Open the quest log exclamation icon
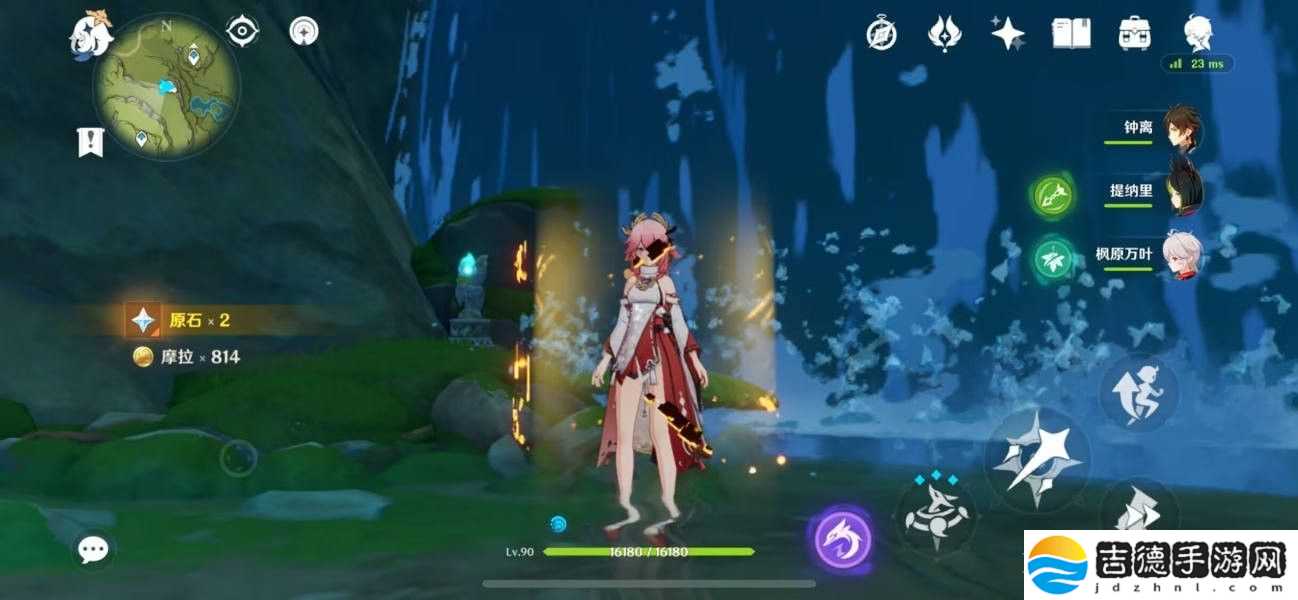Viewport: 1298px width, 600px height. click(91, 141)
